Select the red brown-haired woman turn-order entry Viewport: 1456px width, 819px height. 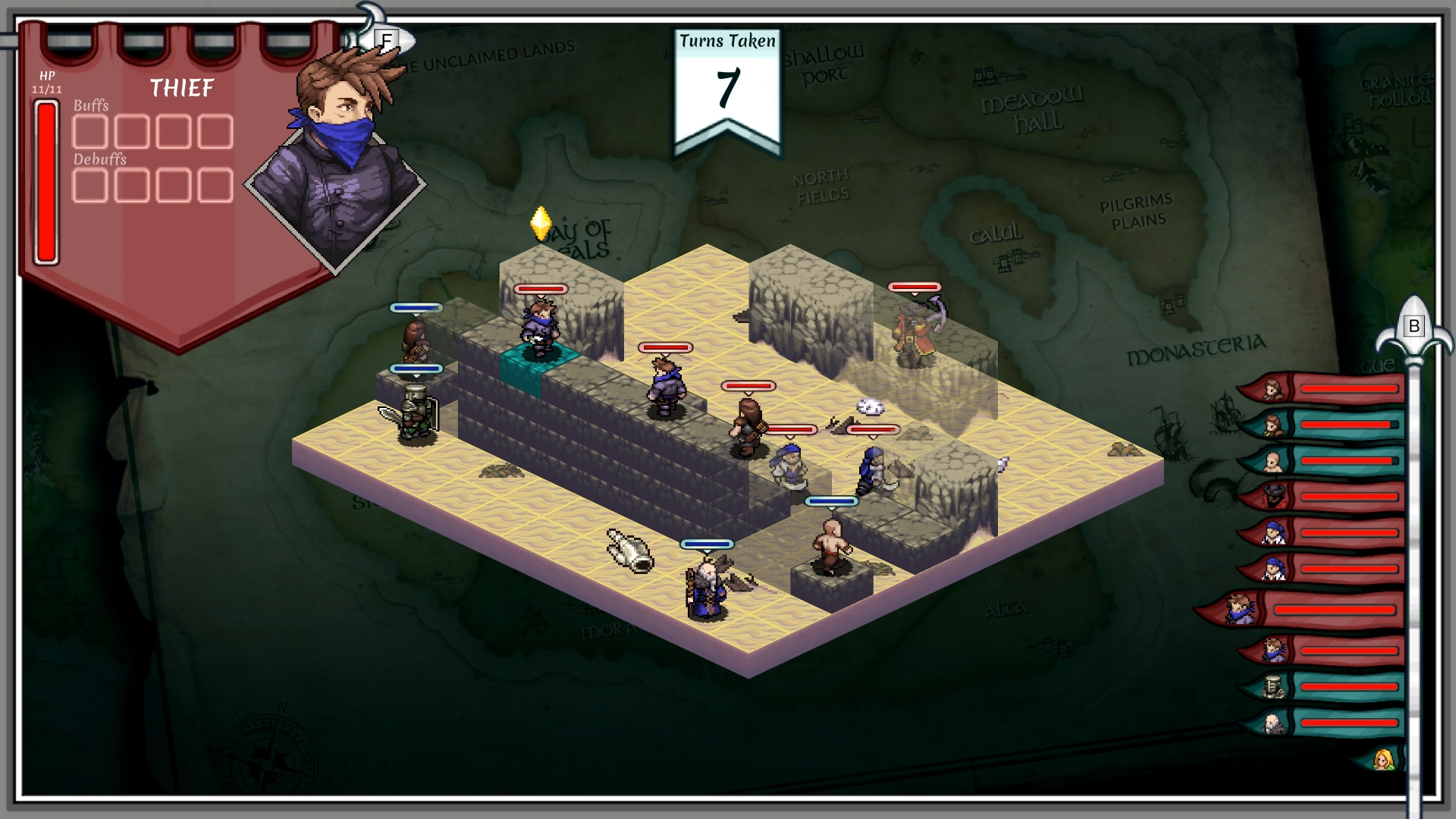click(1319, 389)
